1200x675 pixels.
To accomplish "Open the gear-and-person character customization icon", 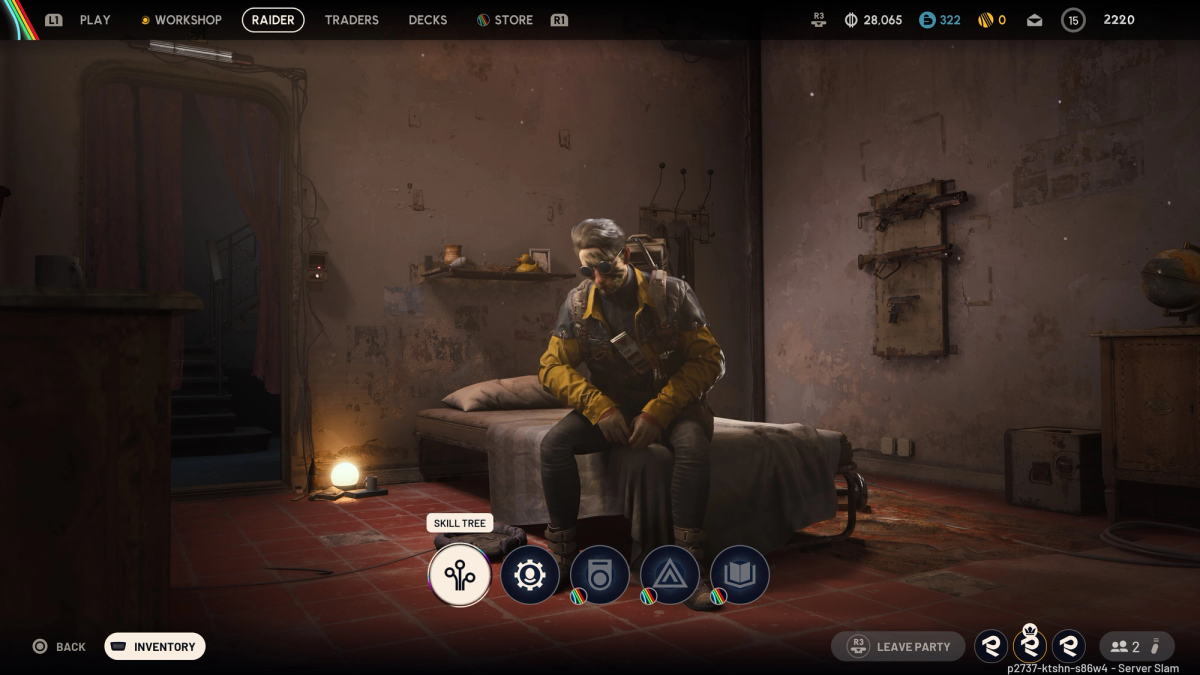I will (529, 575).
